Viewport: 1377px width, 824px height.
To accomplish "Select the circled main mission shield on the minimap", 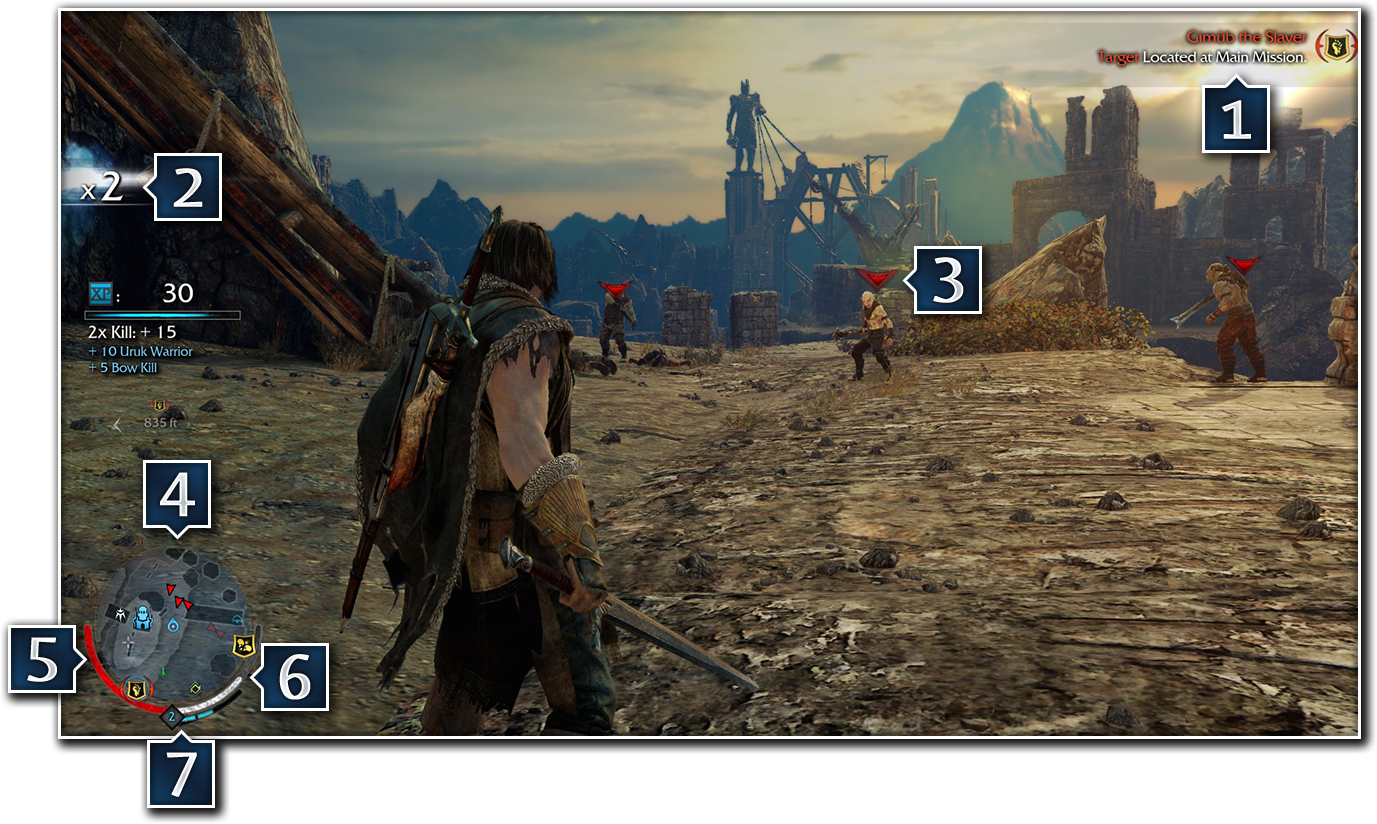I will pyautogui.click(x=136, y=688).
